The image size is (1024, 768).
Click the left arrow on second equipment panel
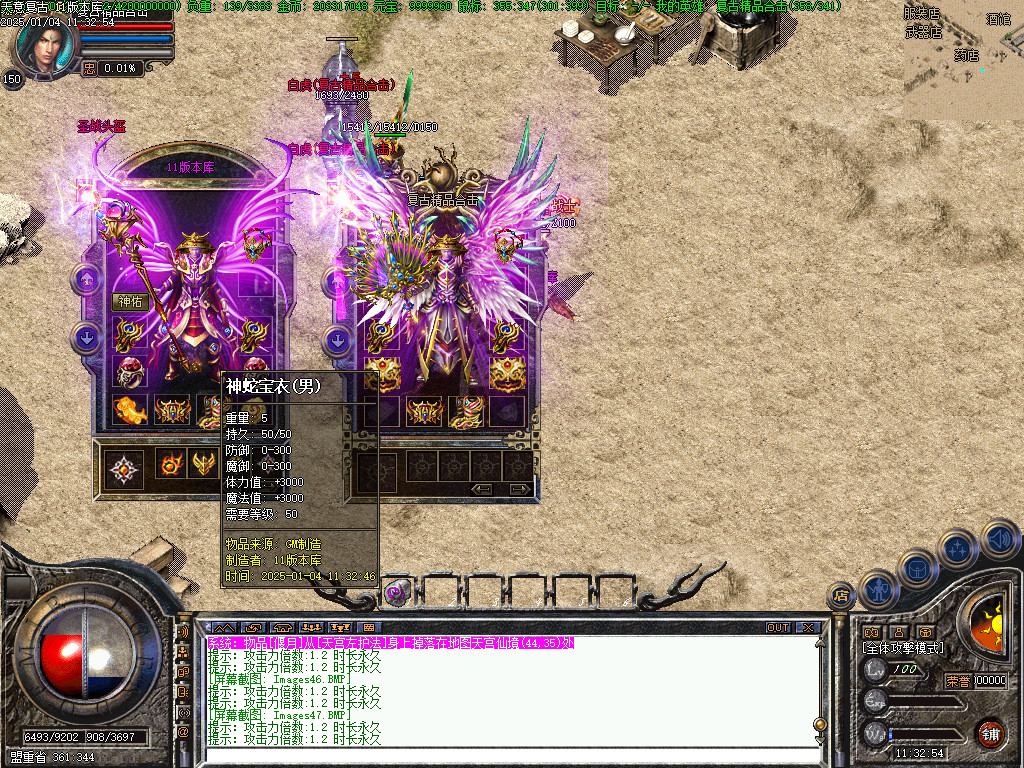(483, 489)
